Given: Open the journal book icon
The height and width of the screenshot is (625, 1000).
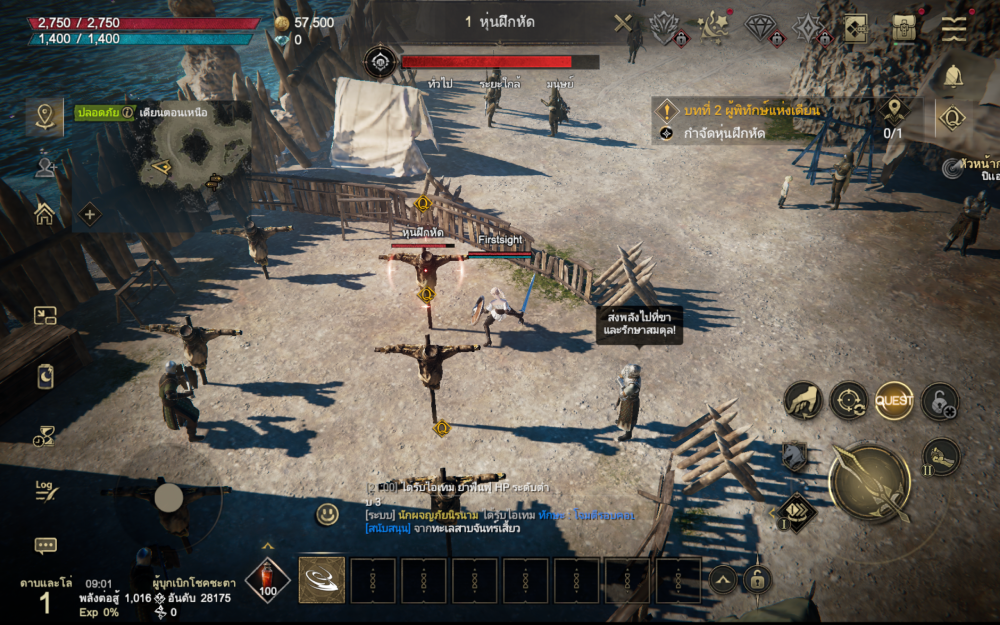Looking at the screenshot, I should point(856,28).
